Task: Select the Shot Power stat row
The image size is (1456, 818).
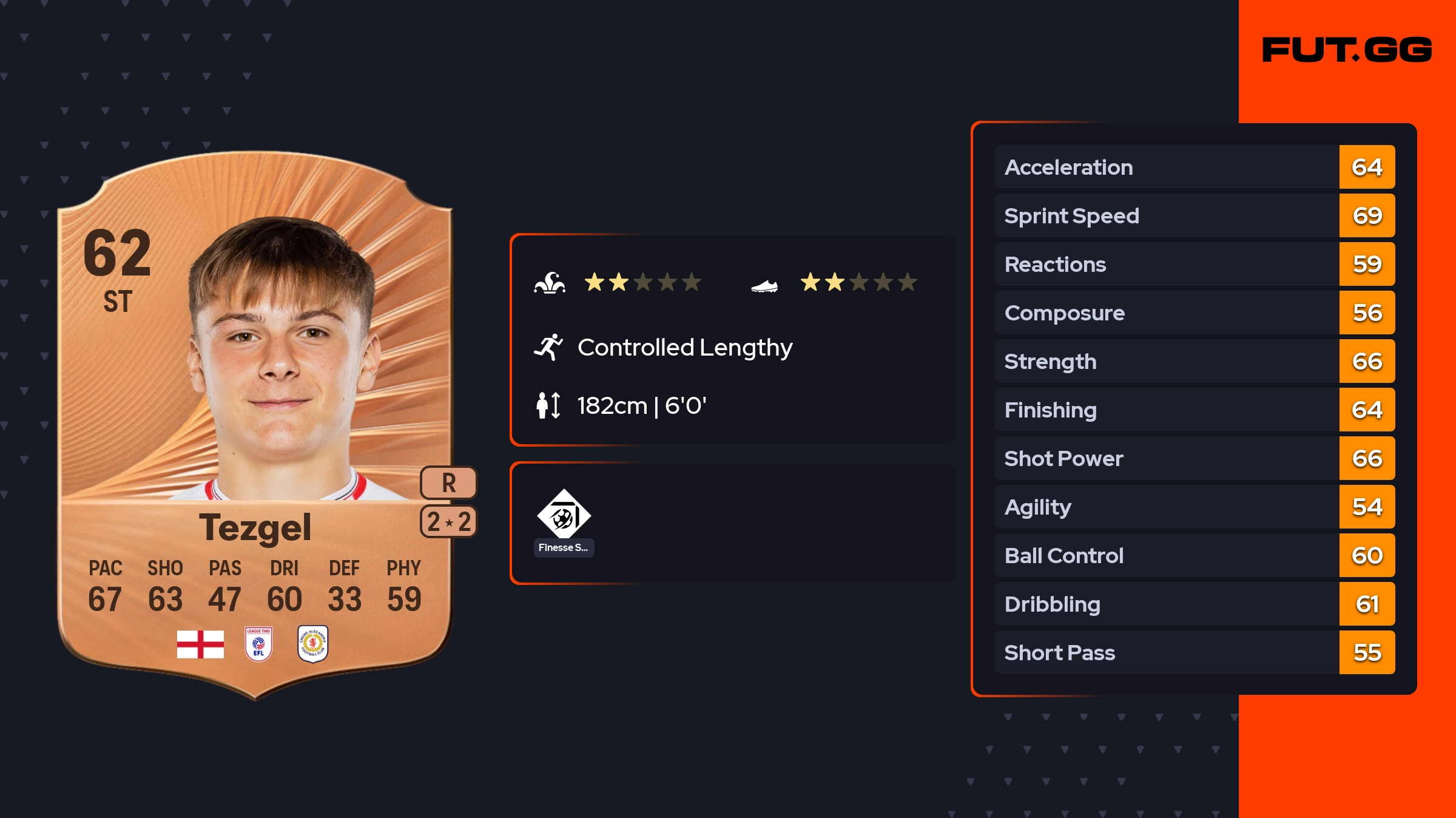Action: pyautogui.click(x=1194, y=458)
